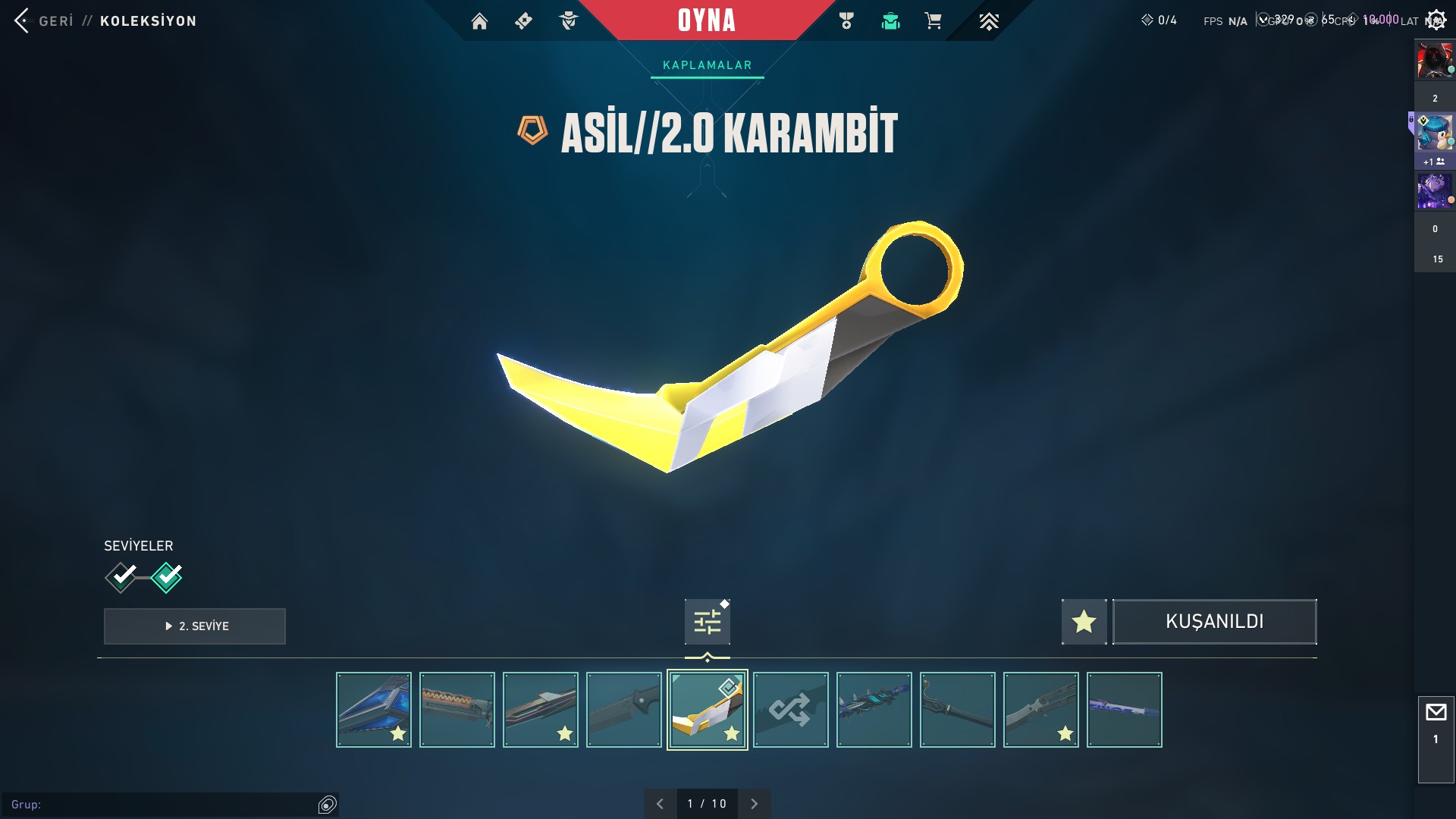
Task: Select the blue angular blade skin thumbnail
Action: [373, 710]
